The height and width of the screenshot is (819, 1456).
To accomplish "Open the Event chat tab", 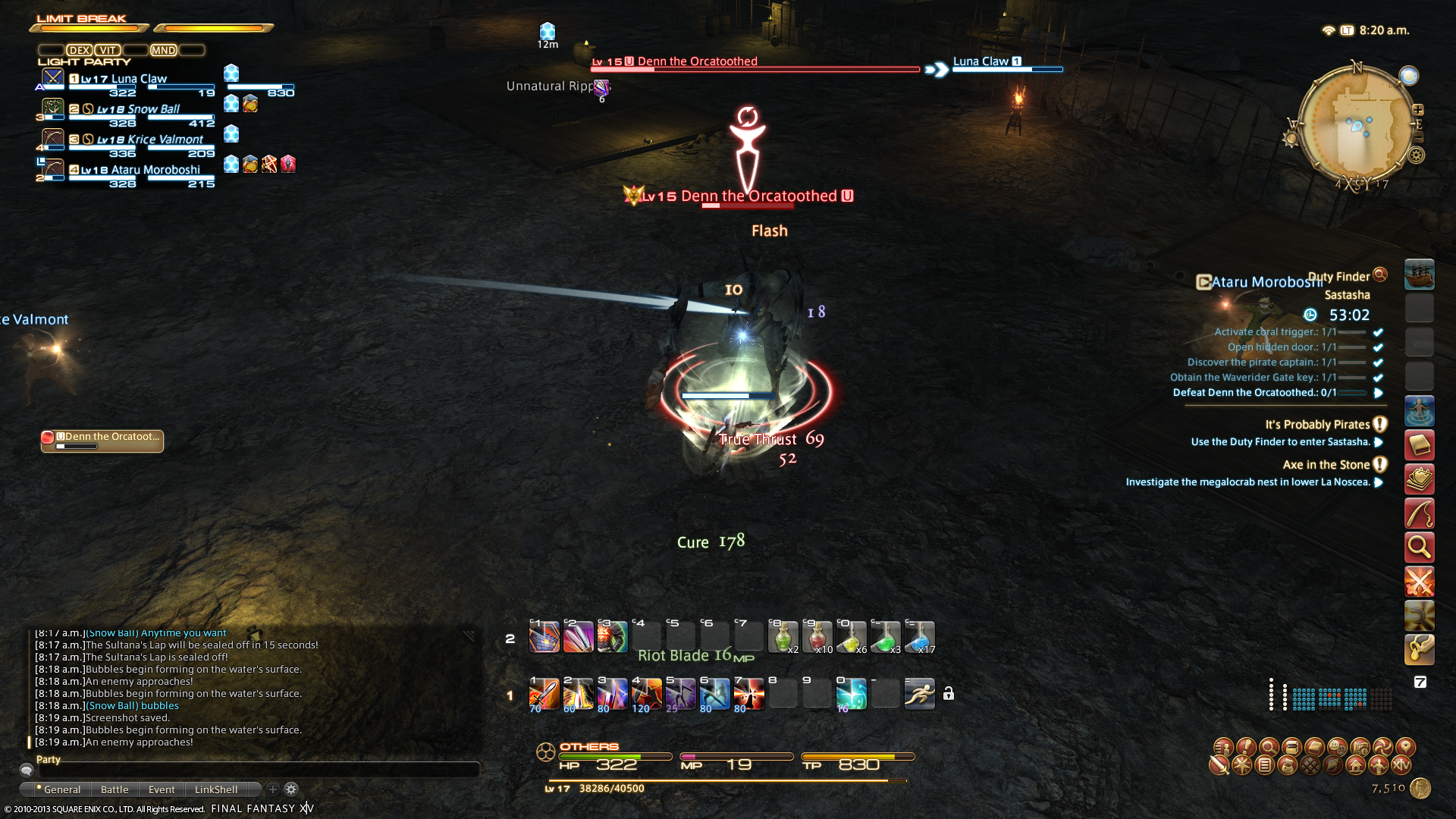I will coord(162,789).
